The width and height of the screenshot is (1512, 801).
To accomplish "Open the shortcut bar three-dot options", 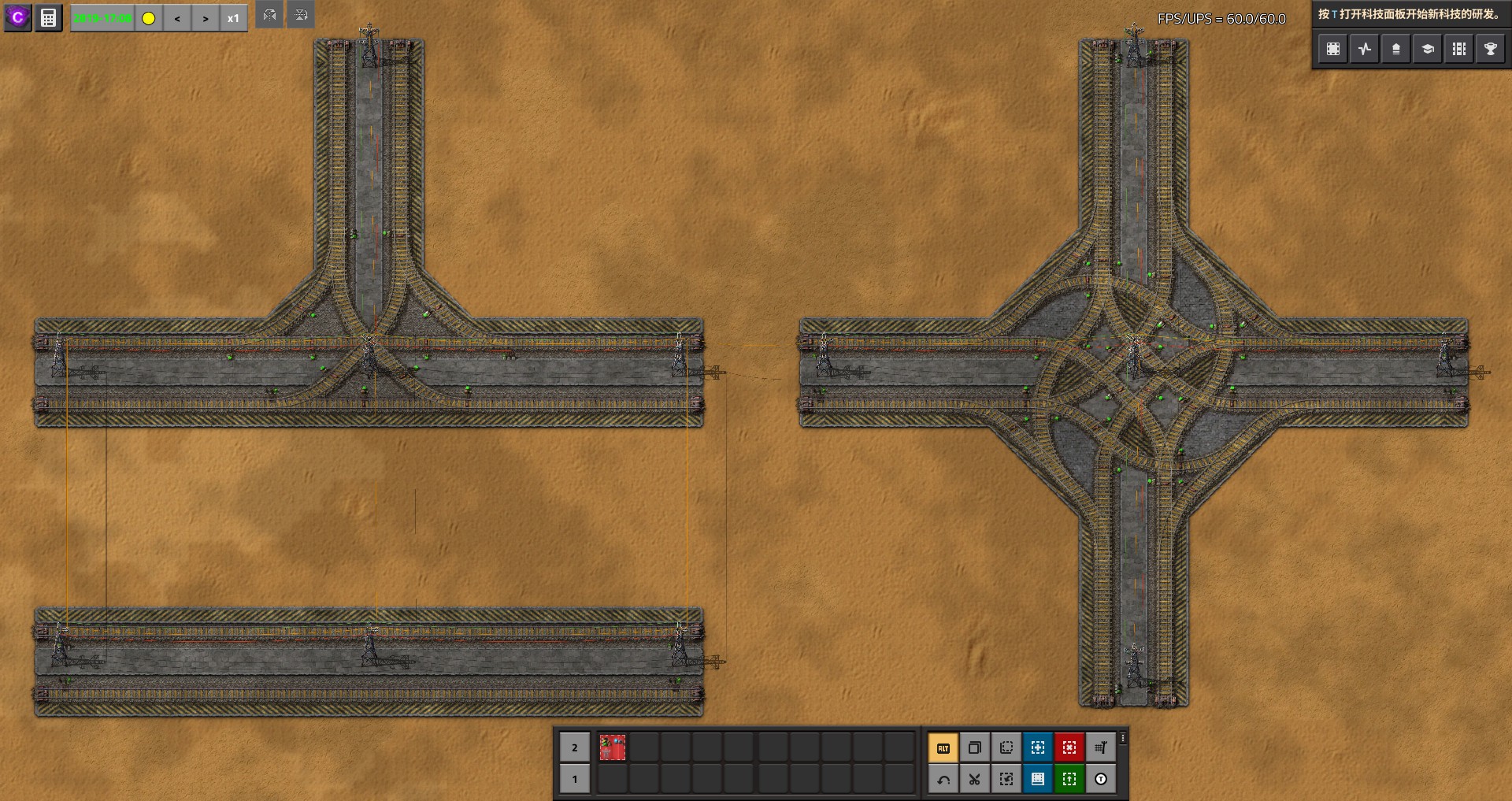I will (1123, 738).
